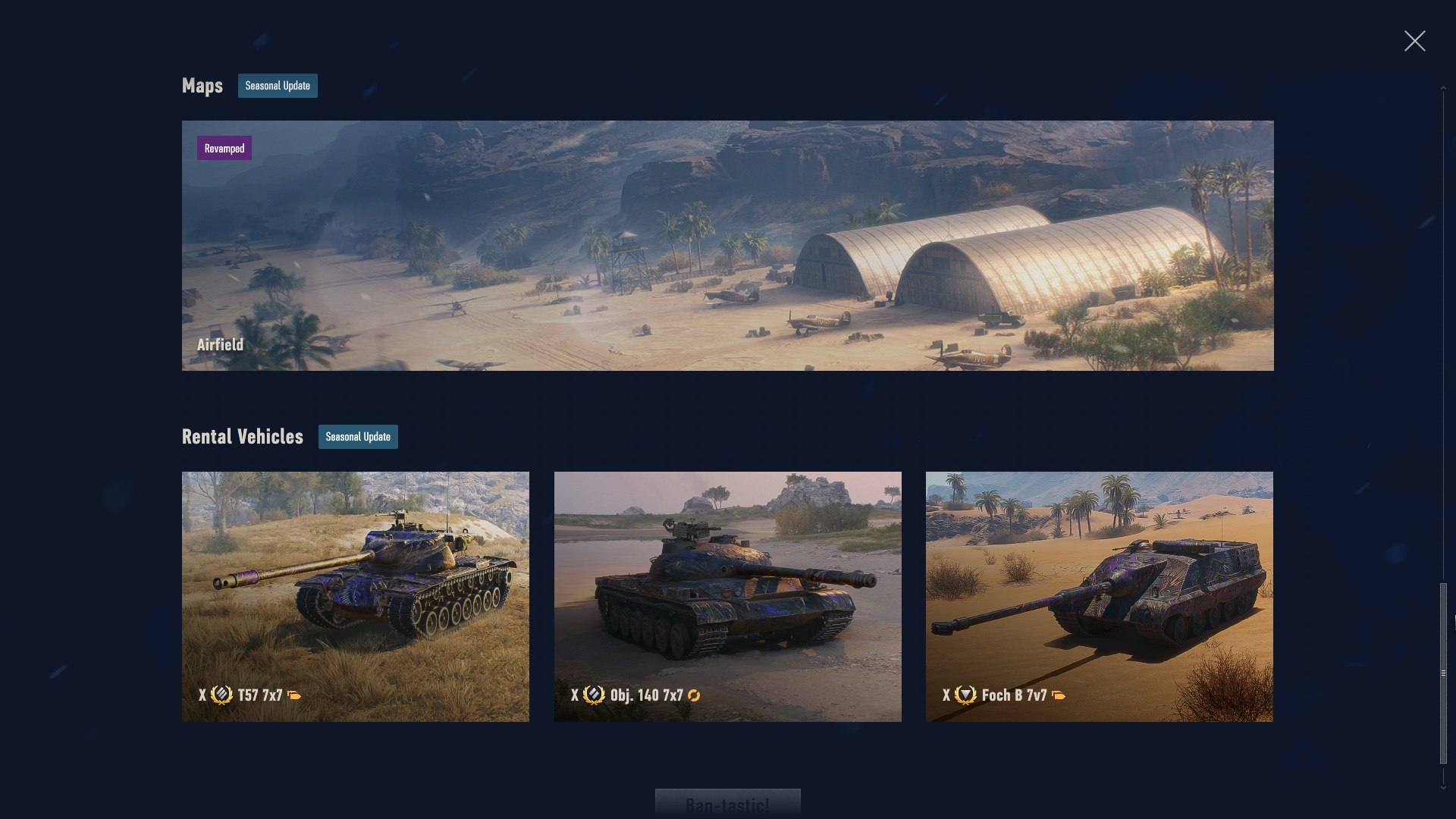Image resolution: width=1456 pixels, height=819 pixels.
Task: Open the revamped Airfield map card
Action: tap(727, 245)
